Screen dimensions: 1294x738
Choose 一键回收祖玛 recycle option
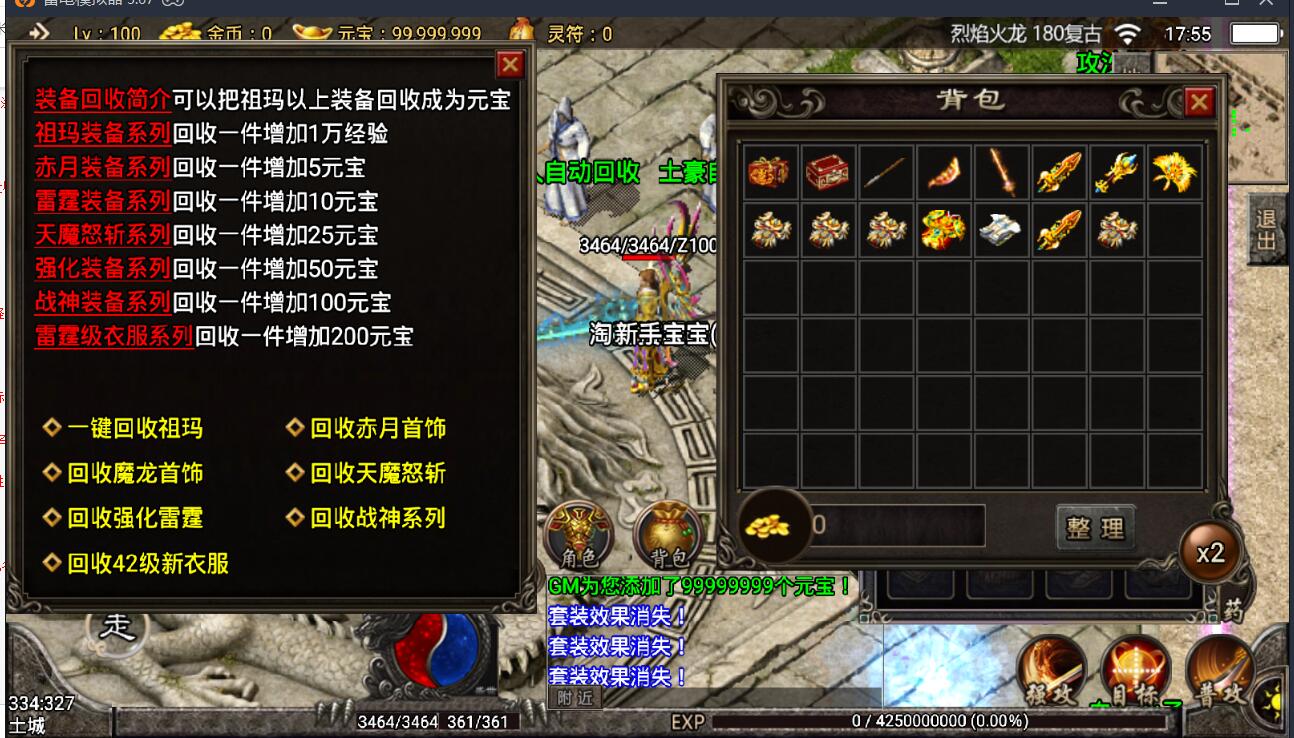[134, 428]
